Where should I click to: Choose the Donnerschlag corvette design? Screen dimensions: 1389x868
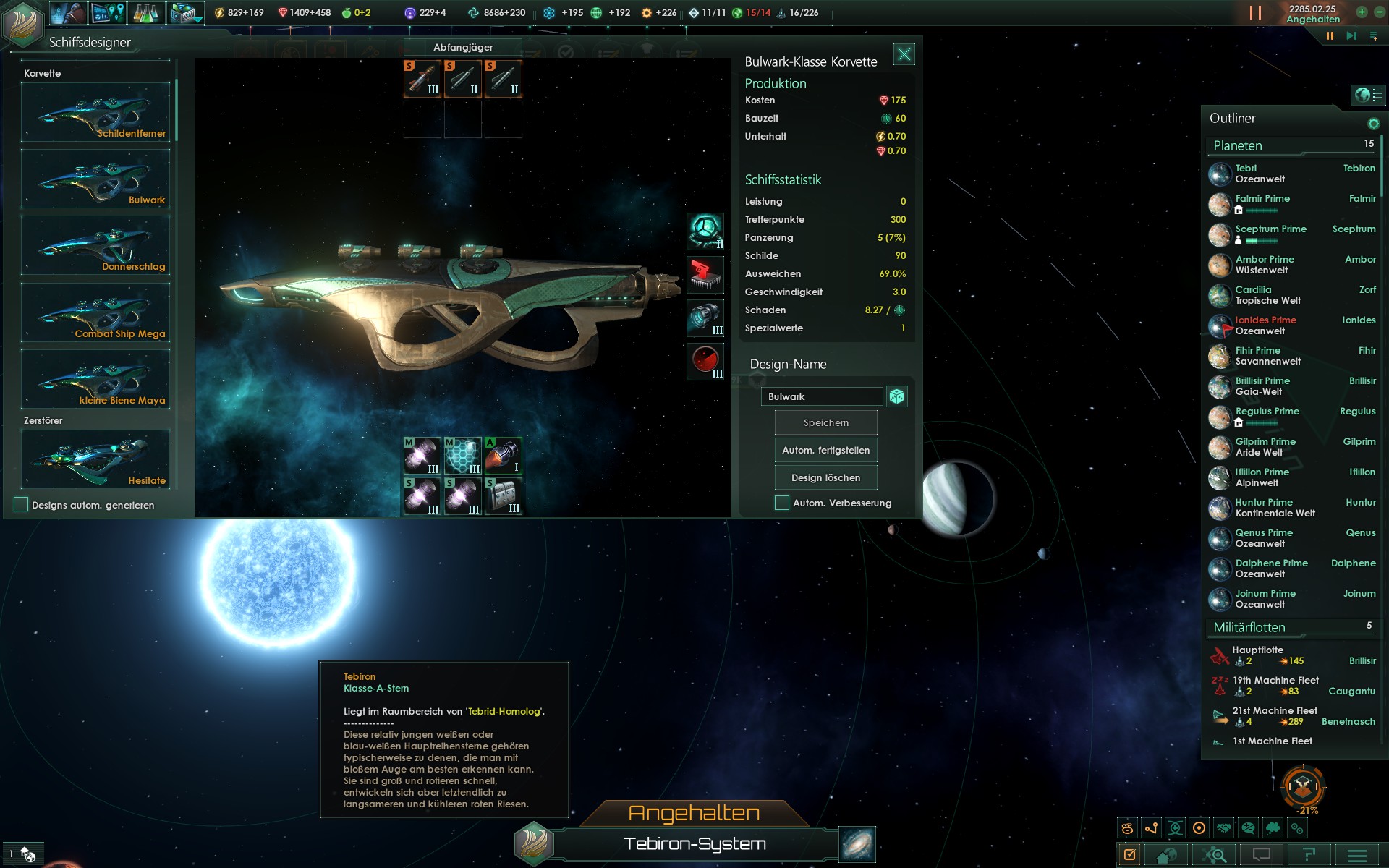(95, 245)
